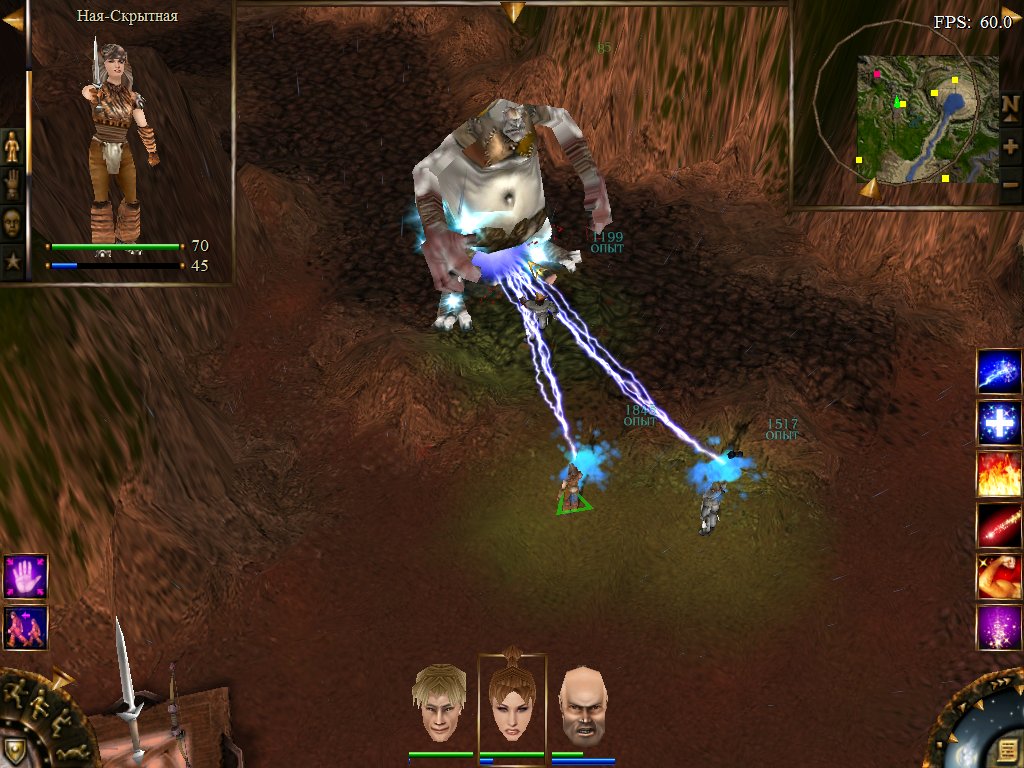Click the star icon below the face
This screenshot has width=1024, height=768.
point(12,261)
